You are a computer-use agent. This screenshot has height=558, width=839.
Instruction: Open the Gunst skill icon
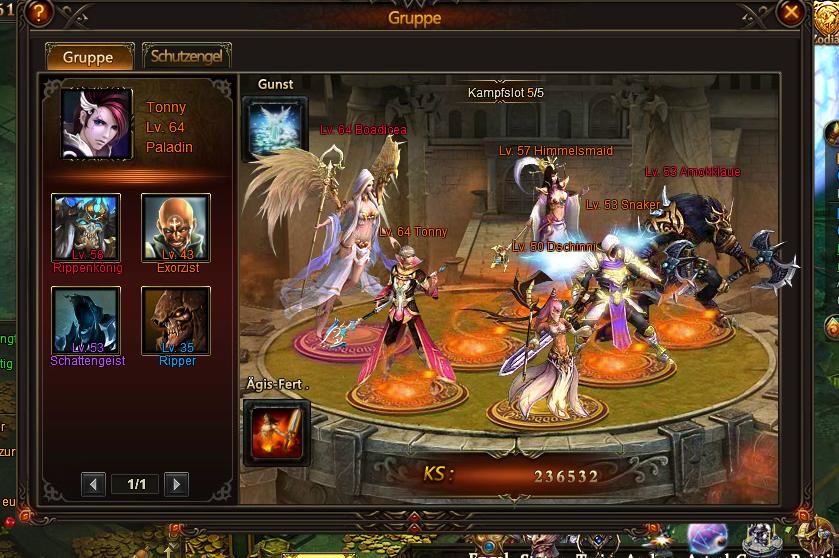275,126
